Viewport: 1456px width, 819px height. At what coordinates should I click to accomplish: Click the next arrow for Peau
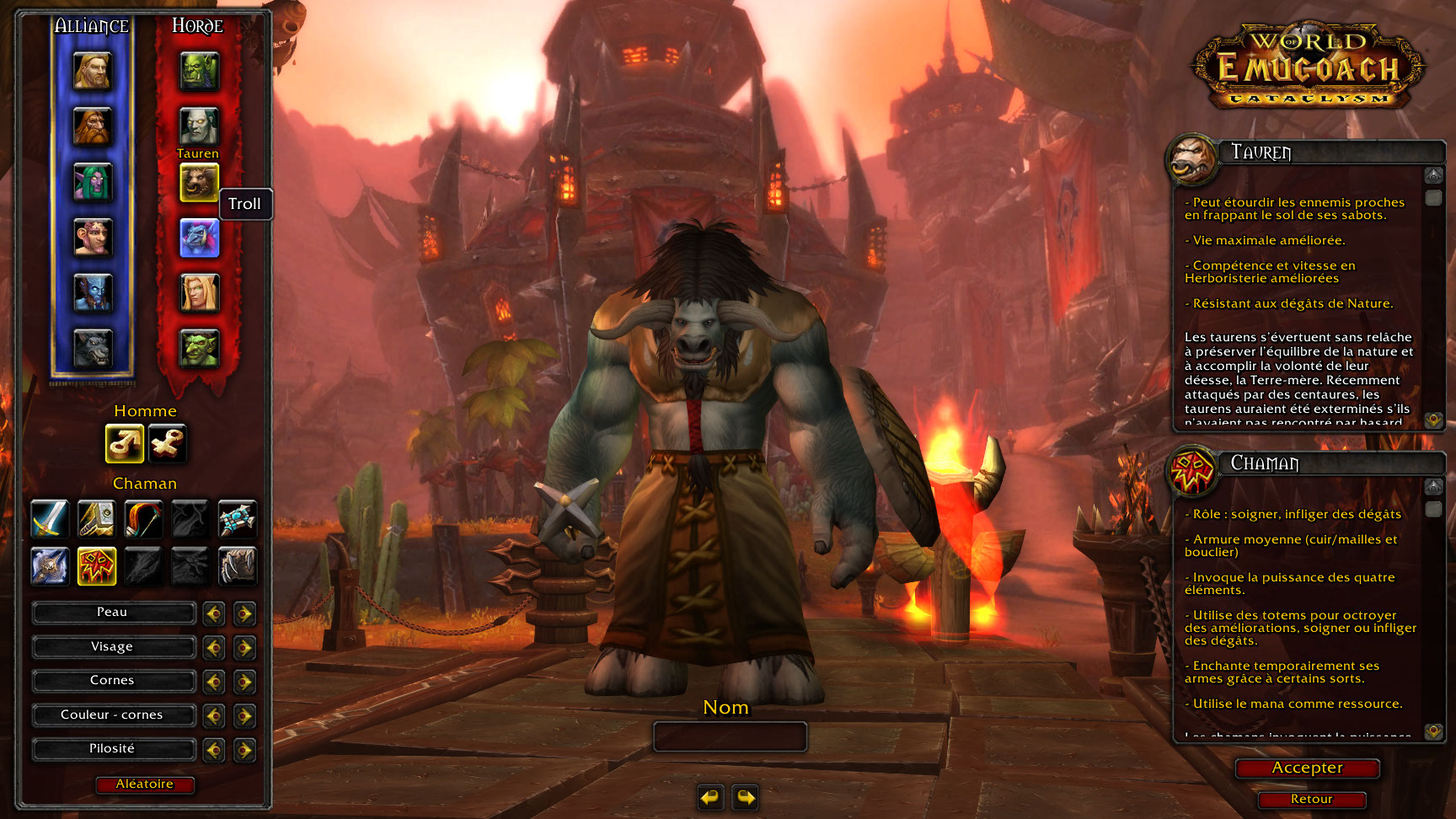click(x=244, y=613)
